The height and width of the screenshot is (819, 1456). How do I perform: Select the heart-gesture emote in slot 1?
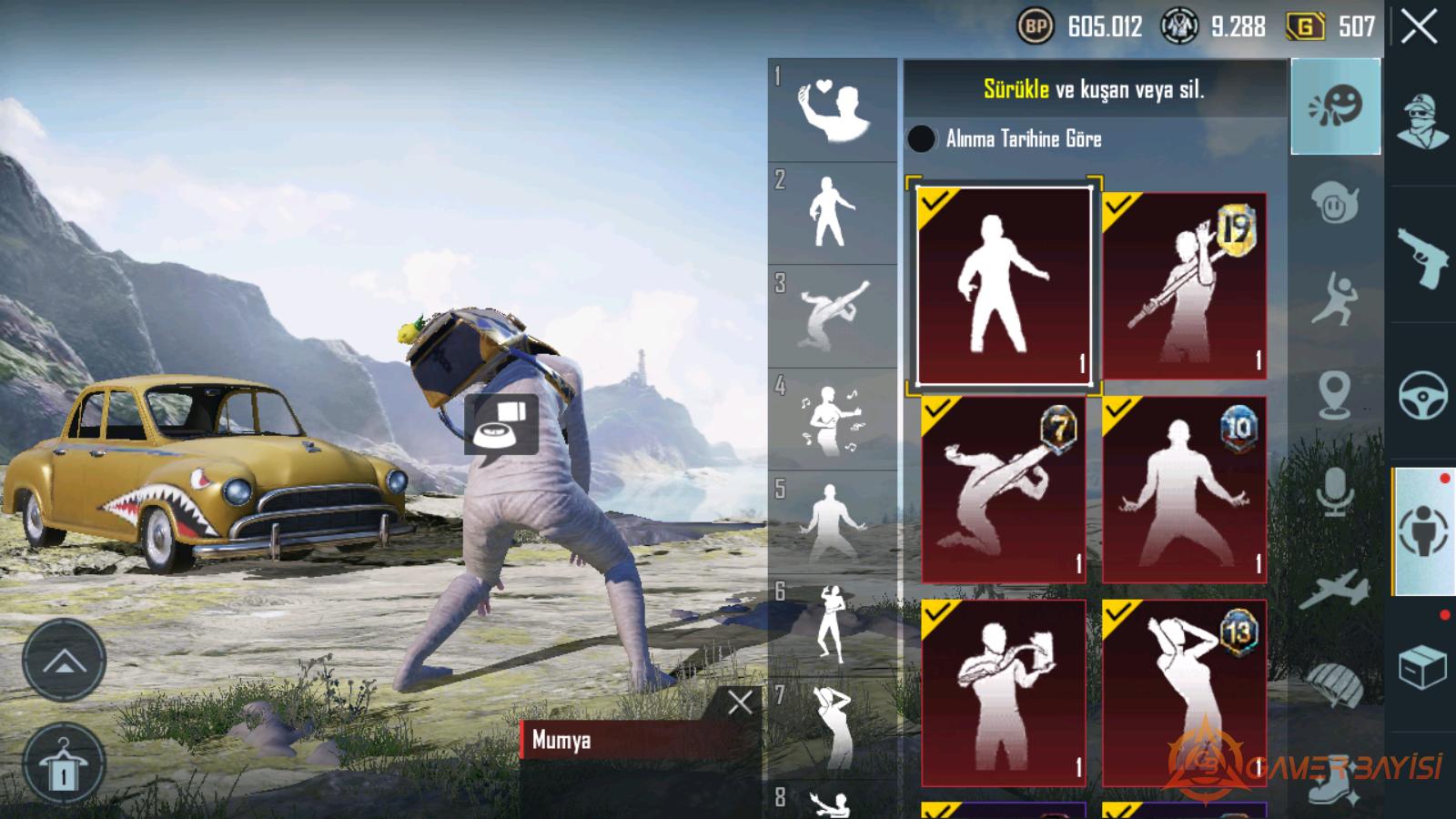832,110
